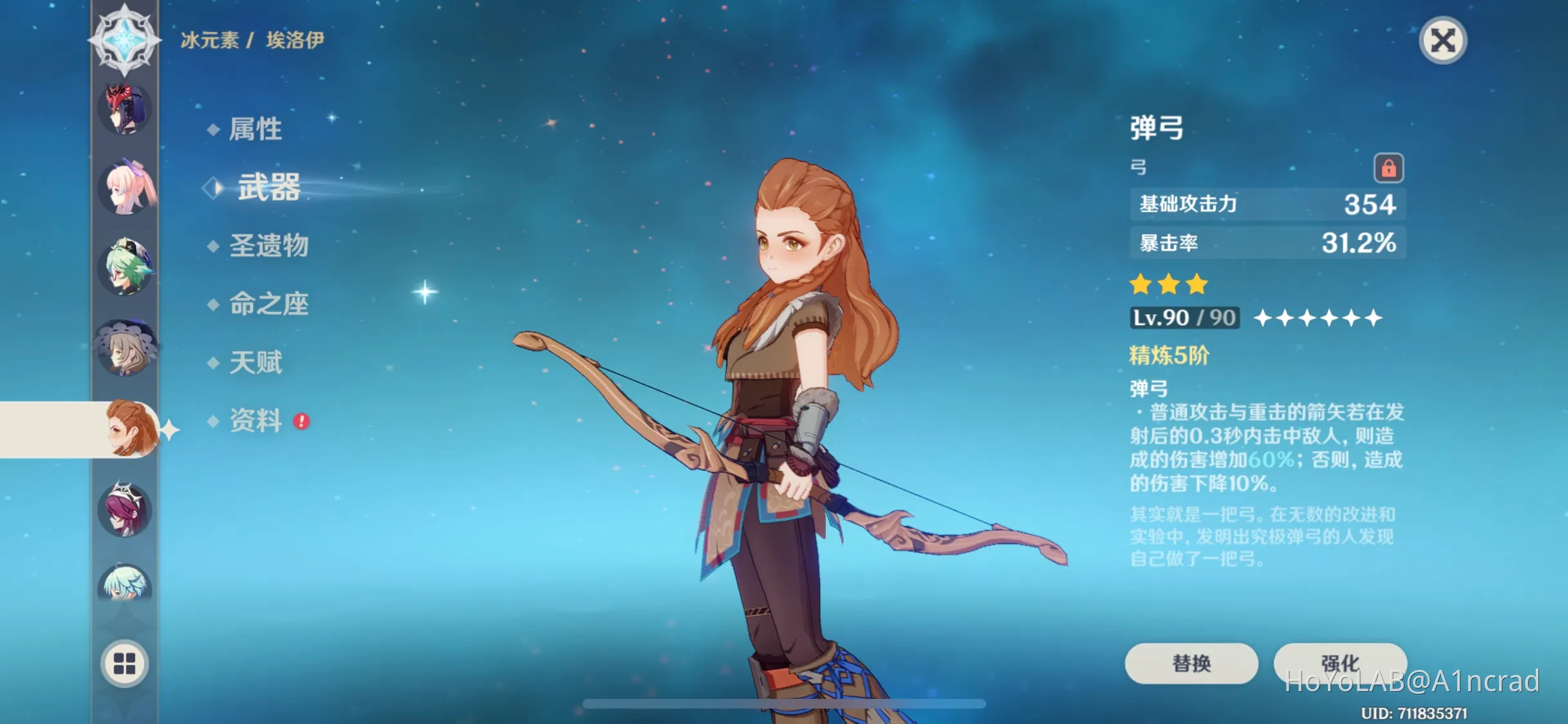This screenshot has width=1568, height=724.
Task: View the 天赋 tab
Action: click(x=256, y=362)
